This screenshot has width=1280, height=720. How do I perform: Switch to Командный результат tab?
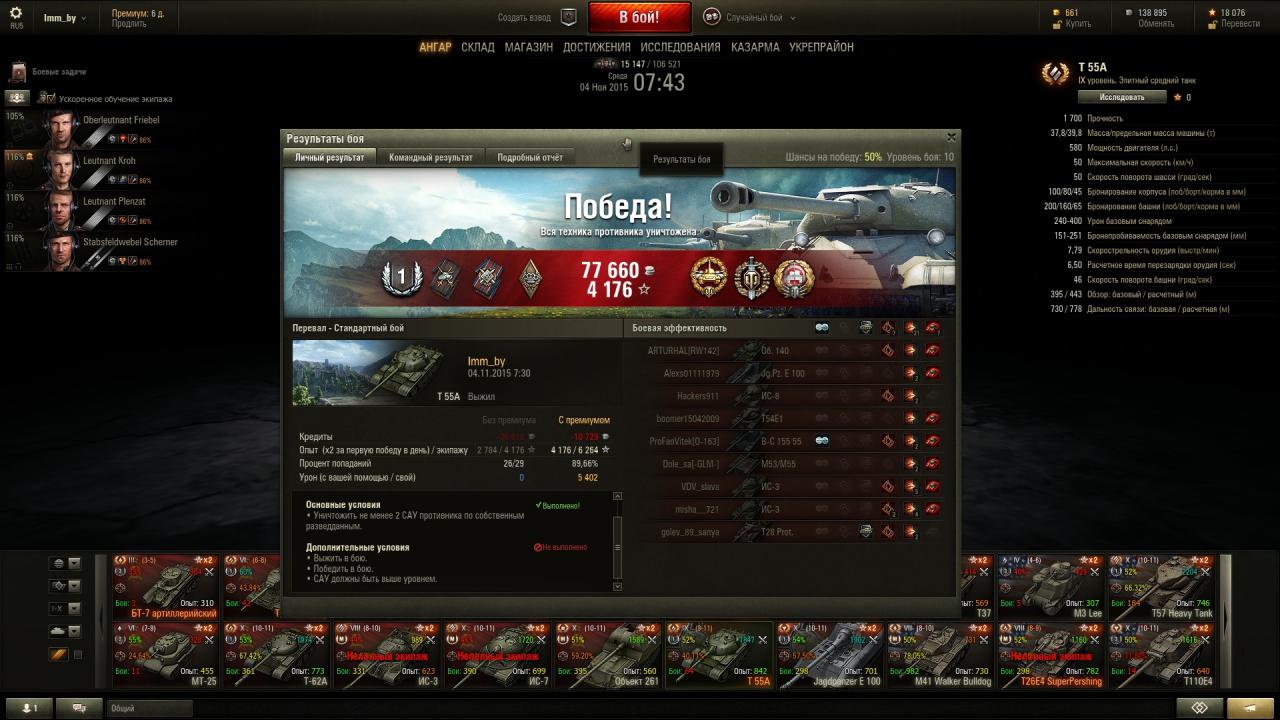431,157
